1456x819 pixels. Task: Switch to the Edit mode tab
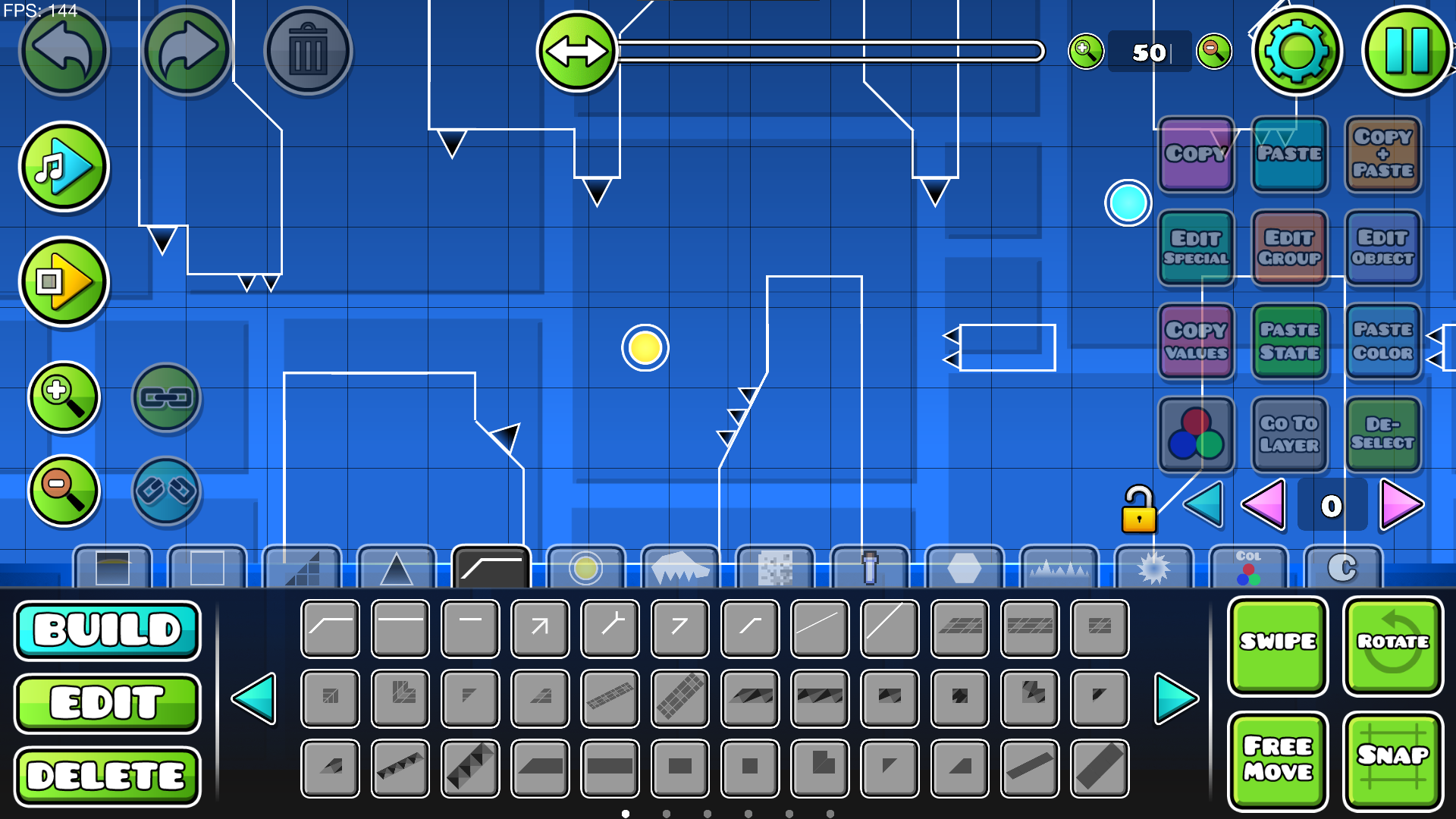coord(107,702)
